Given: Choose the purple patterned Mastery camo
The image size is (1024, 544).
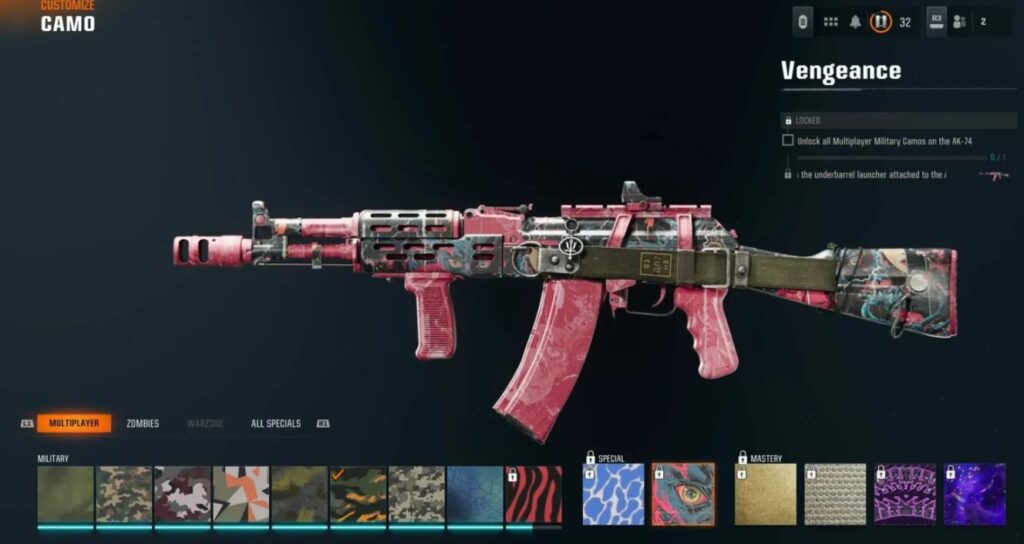Looking at the screenshot, I should pos(905,494).
